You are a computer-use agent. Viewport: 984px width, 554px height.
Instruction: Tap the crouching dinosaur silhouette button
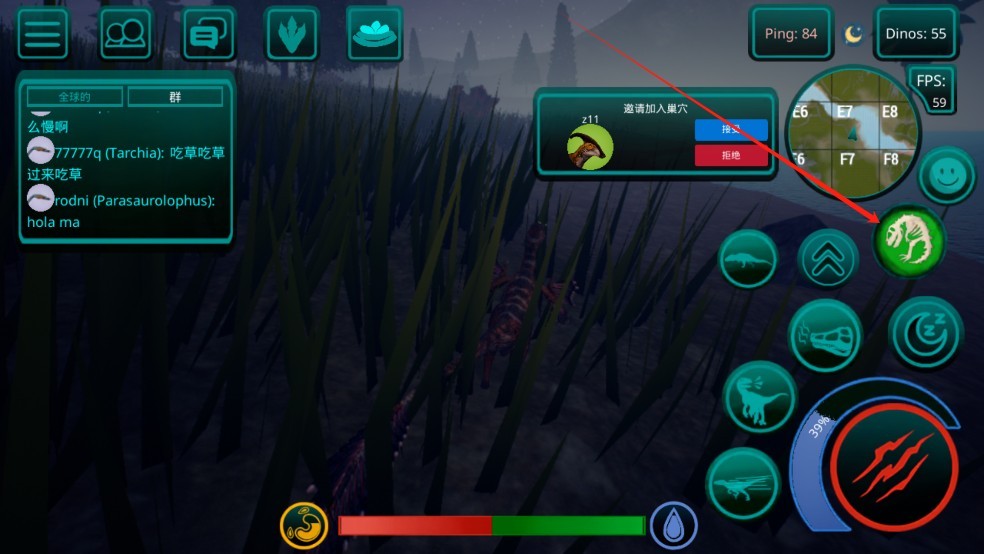[748, 259]
